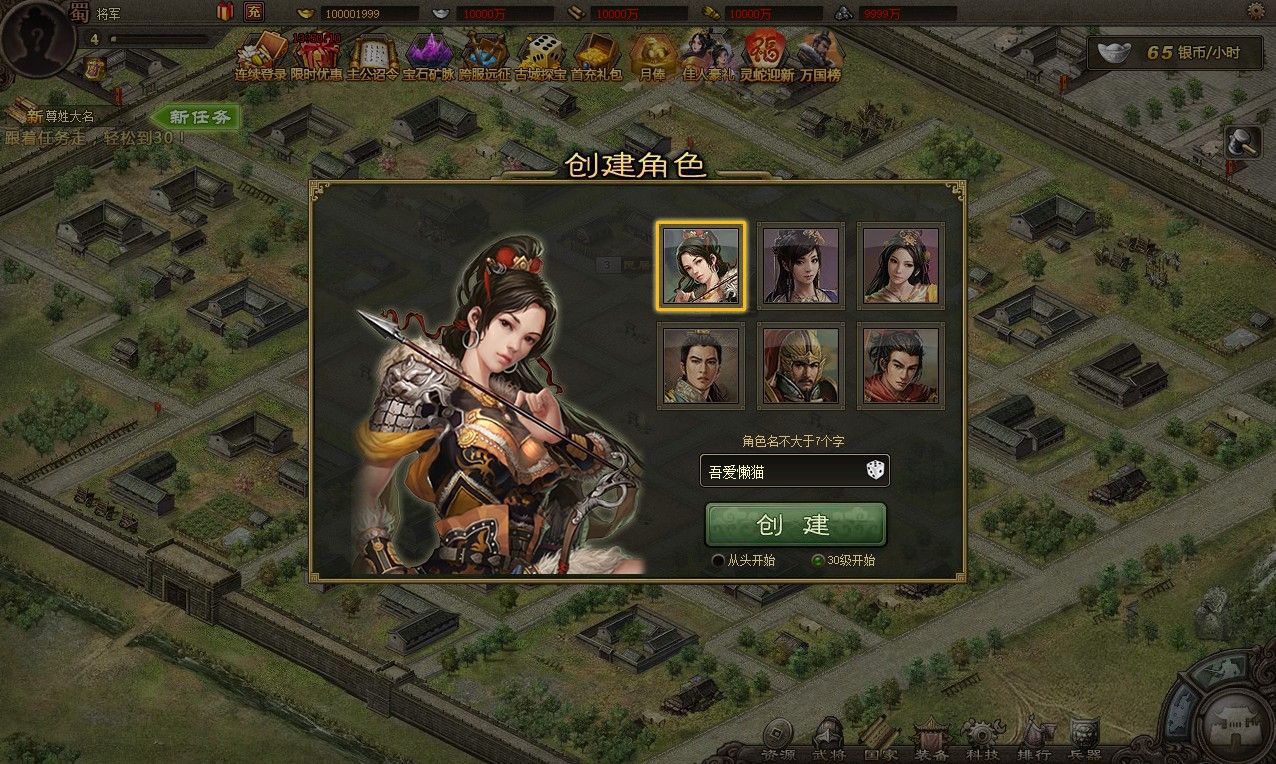The width and height of the screenshot is (1276, 764).
Task: Select the 从头开始 start option
Action: point(718,561)
